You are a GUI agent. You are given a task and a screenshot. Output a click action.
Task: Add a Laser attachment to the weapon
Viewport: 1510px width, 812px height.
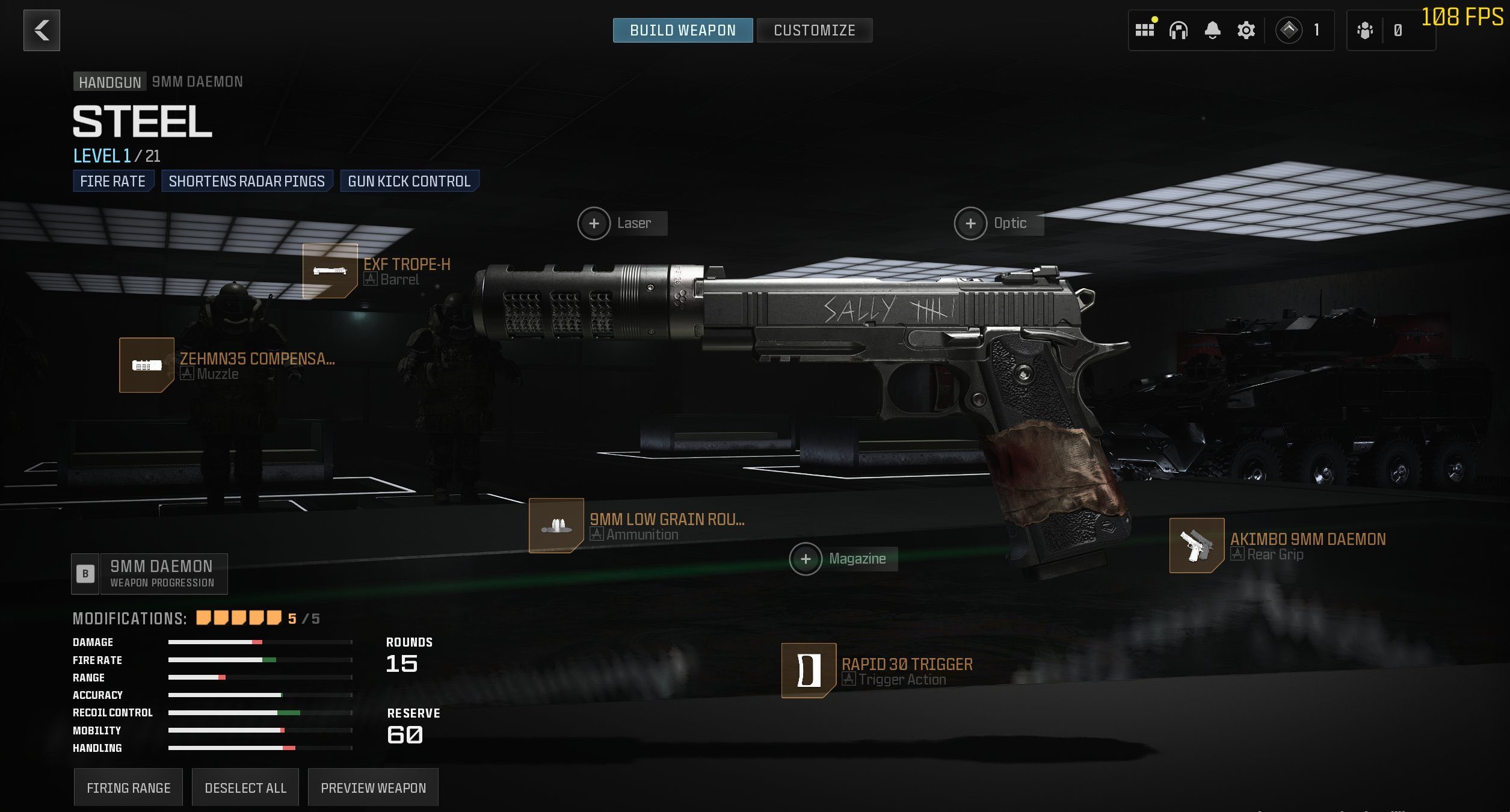(594, 223)
